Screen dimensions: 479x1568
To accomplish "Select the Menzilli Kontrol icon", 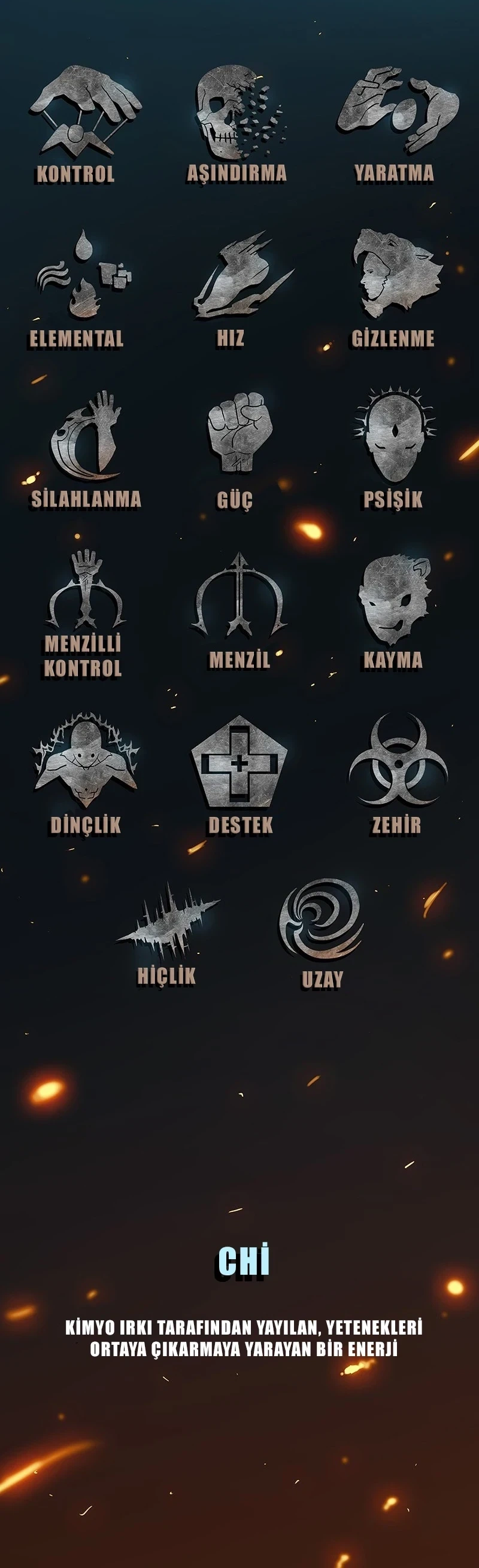I will coord(86,591).
